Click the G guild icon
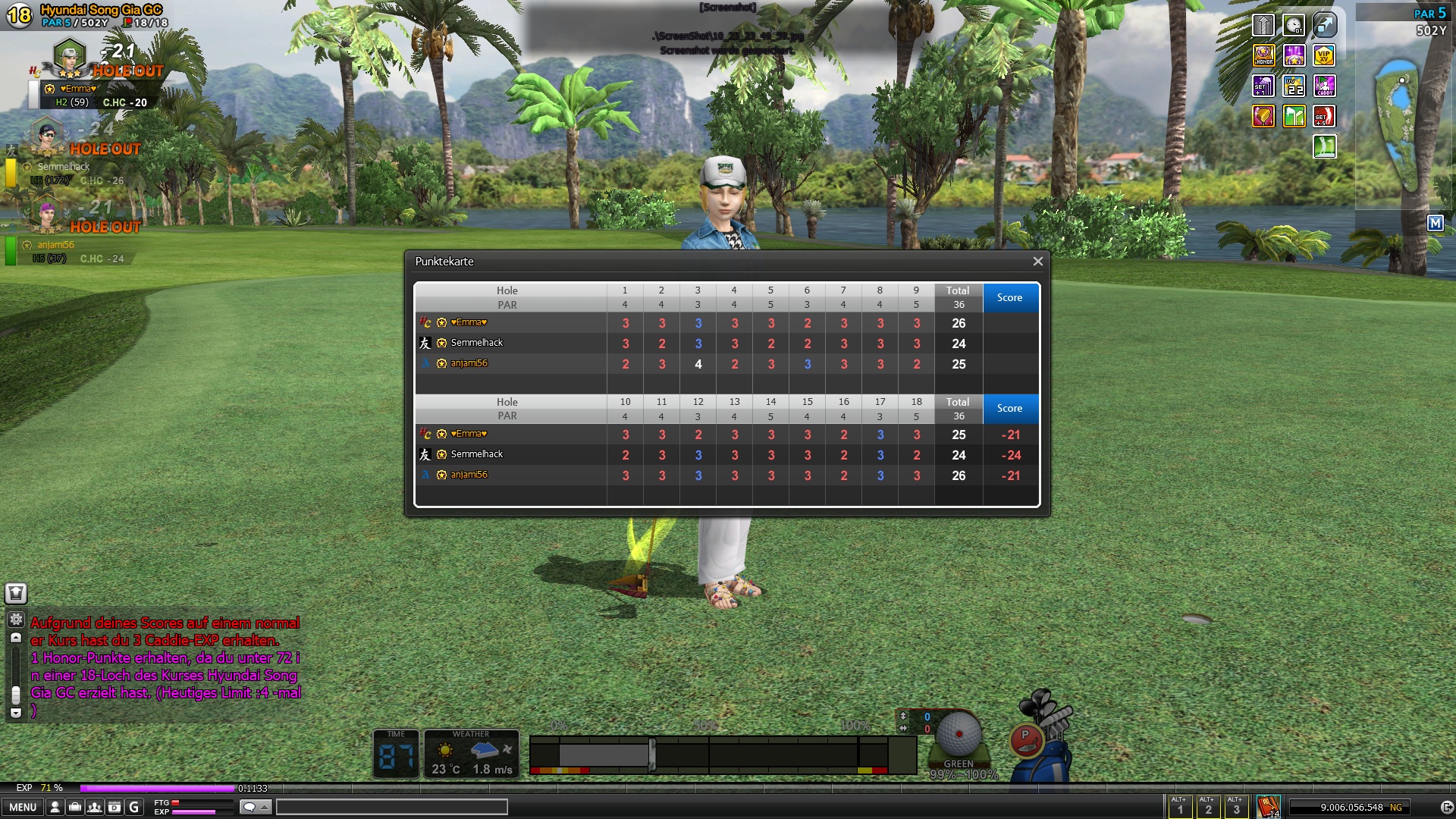Image resolution: width=1456 pixels, height=819 pixels. coord(134,808)
